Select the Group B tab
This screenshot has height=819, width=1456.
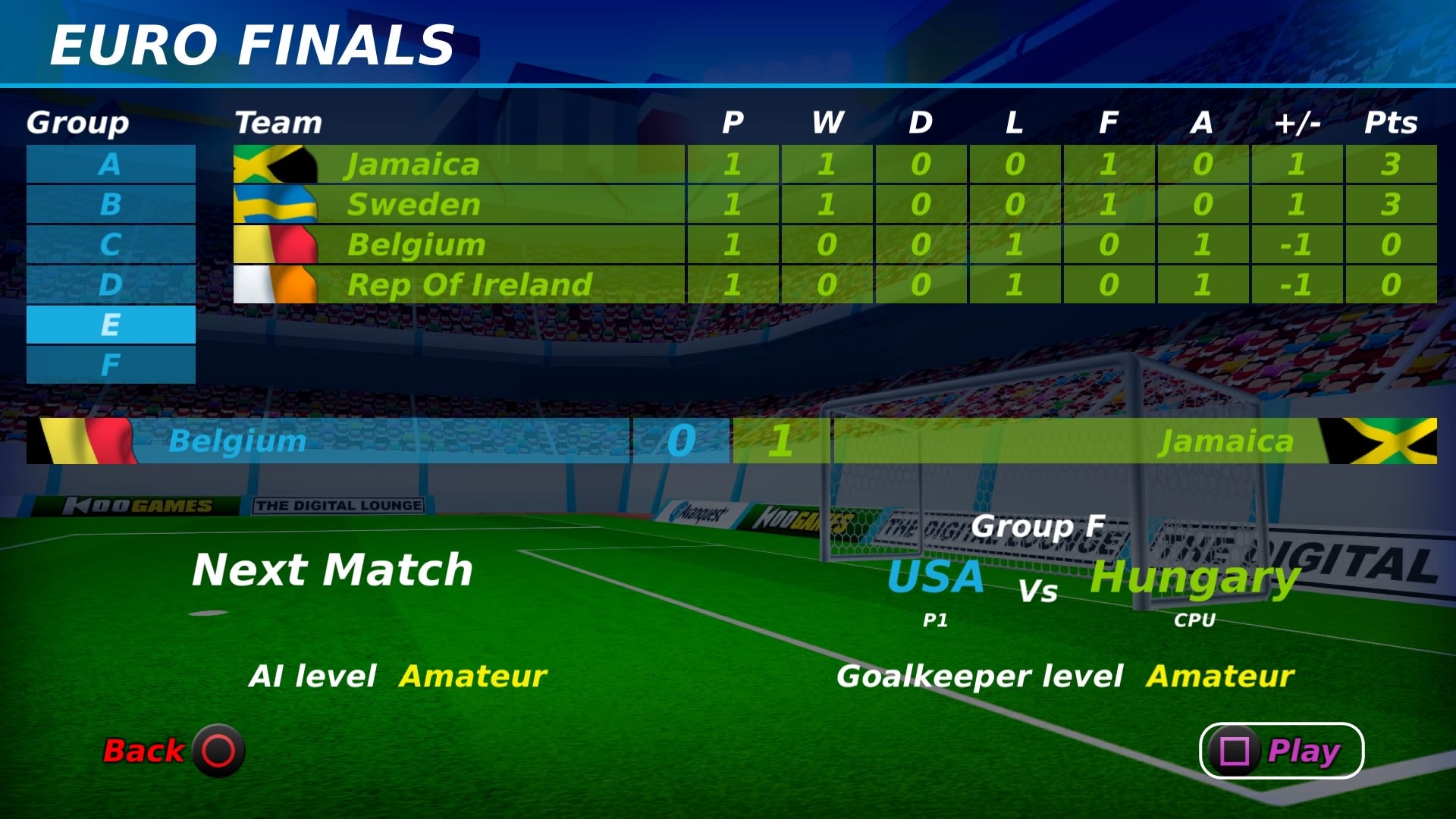pos(111,204)
